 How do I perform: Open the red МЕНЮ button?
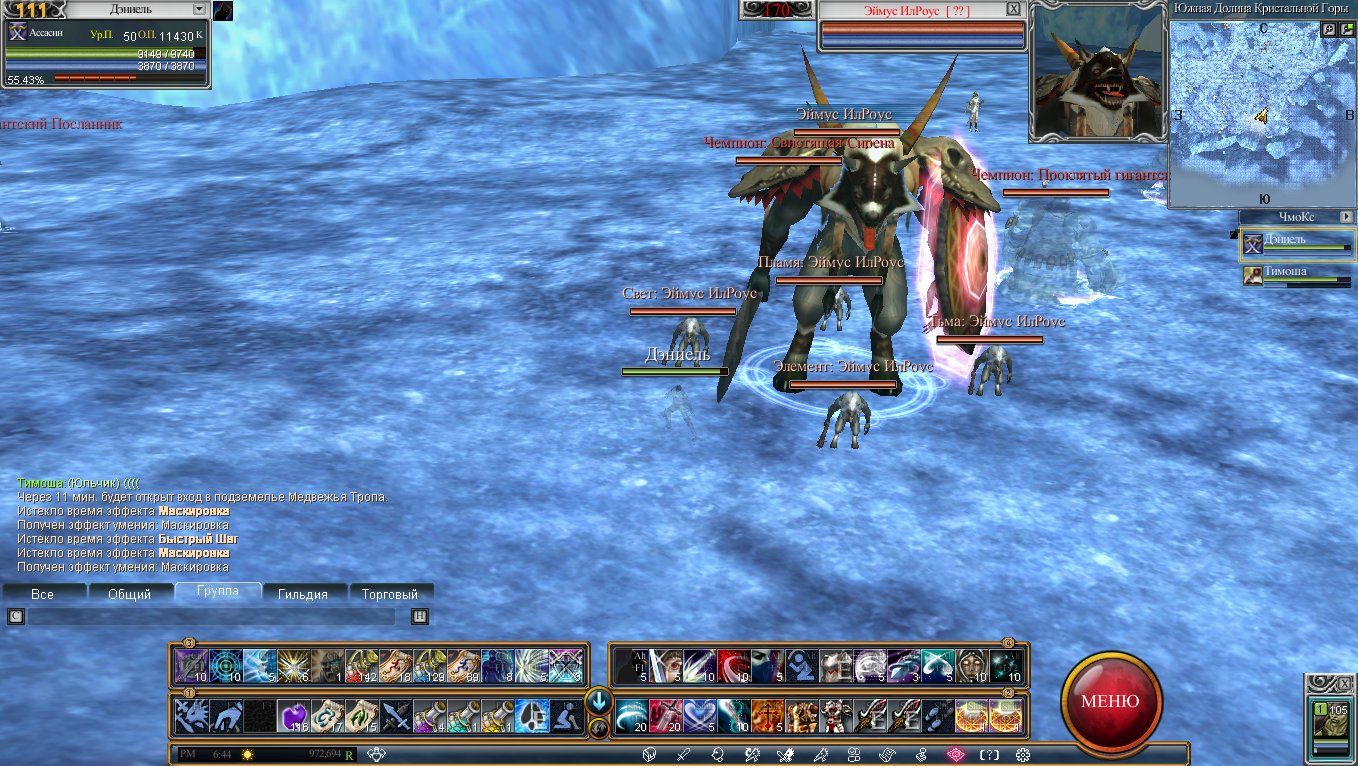[x=1111, y=700]
